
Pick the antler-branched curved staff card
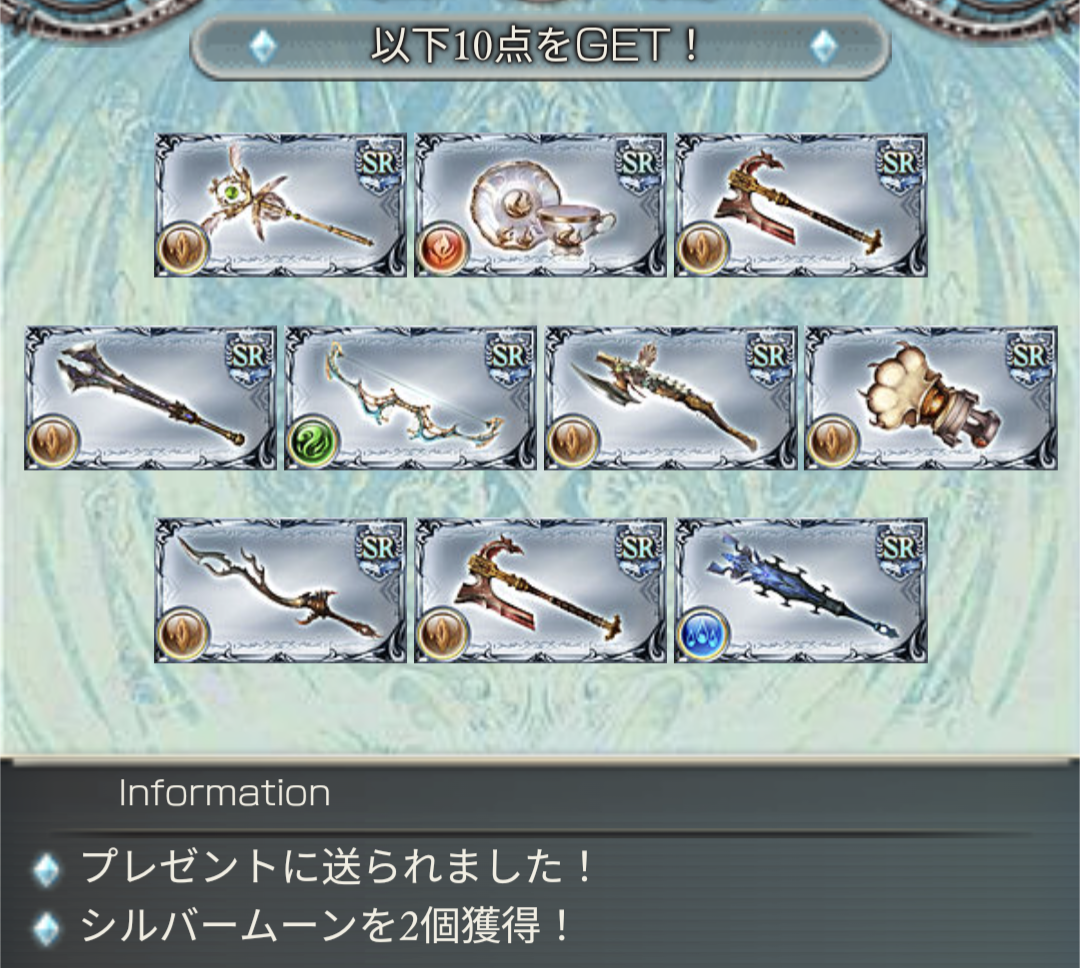[x=280, y=590]
